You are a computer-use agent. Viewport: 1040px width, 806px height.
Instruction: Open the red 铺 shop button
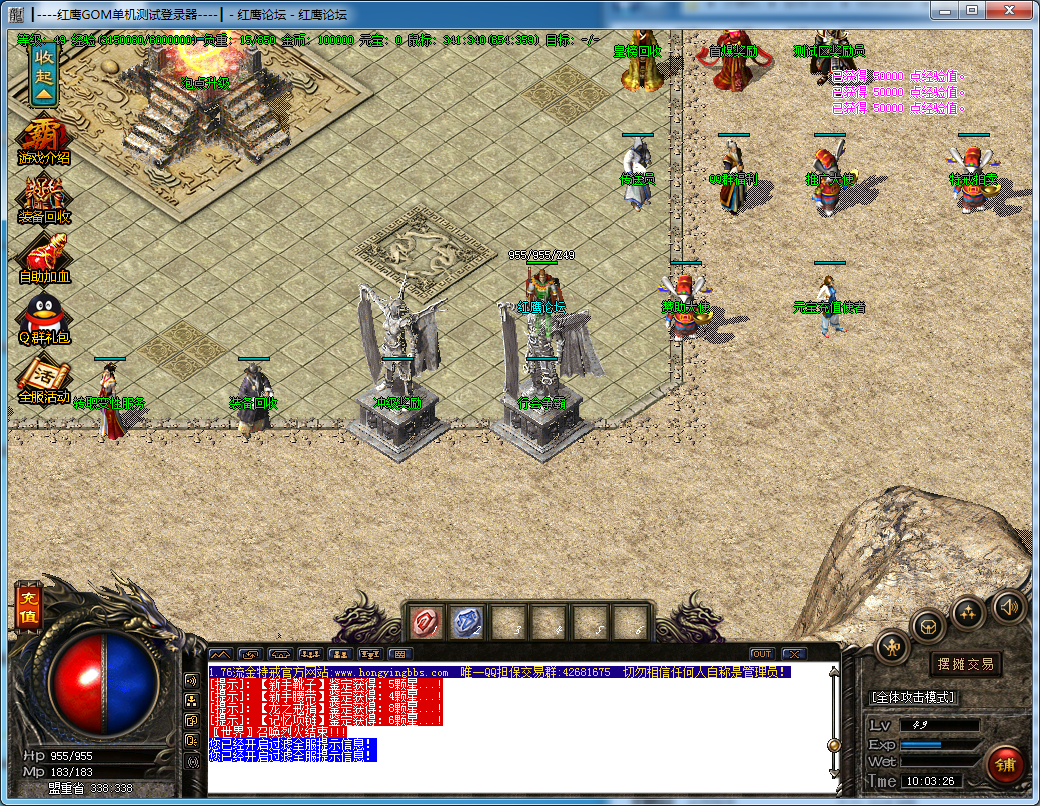pos(1005,763)
